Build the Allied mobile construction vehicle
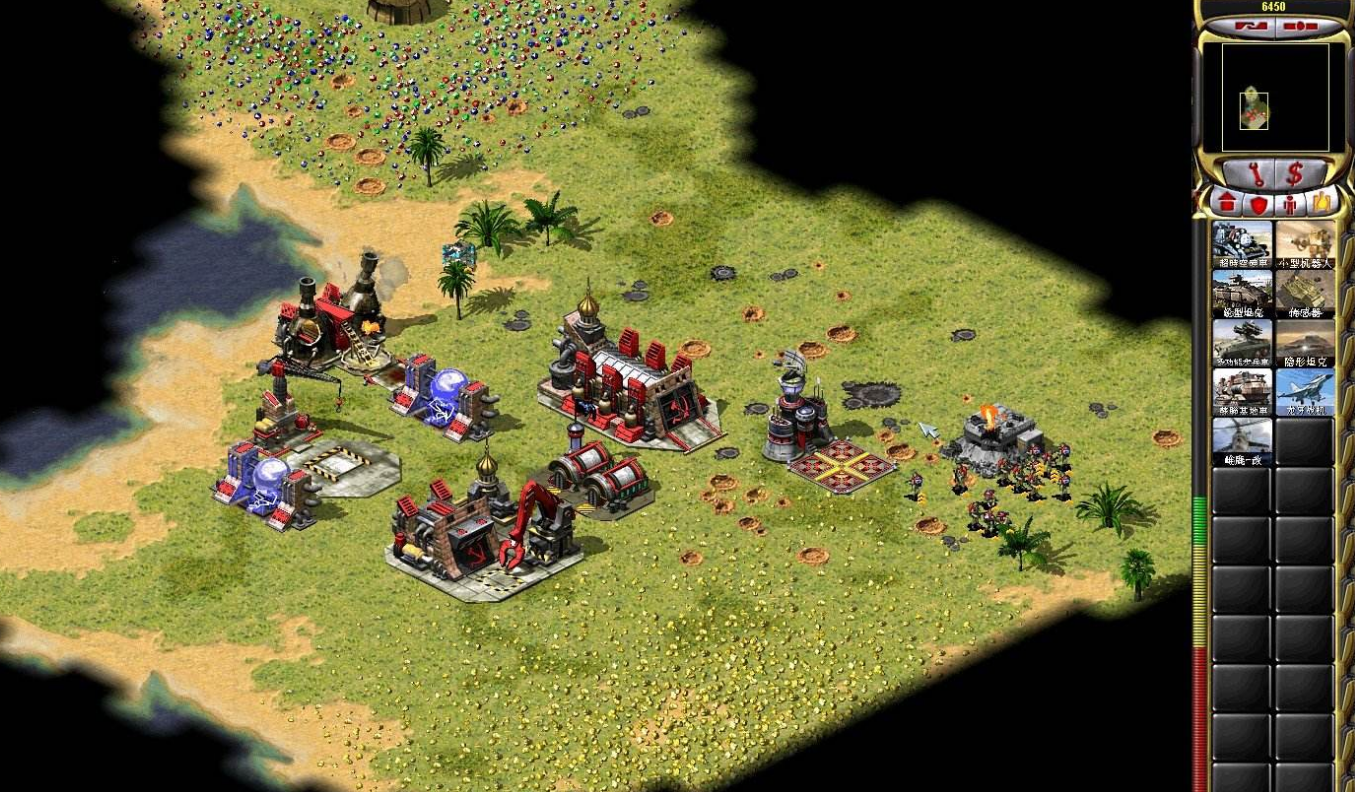Image resolution: width=1355 pixels, height=792 pixels. (x=1242, y=391)
